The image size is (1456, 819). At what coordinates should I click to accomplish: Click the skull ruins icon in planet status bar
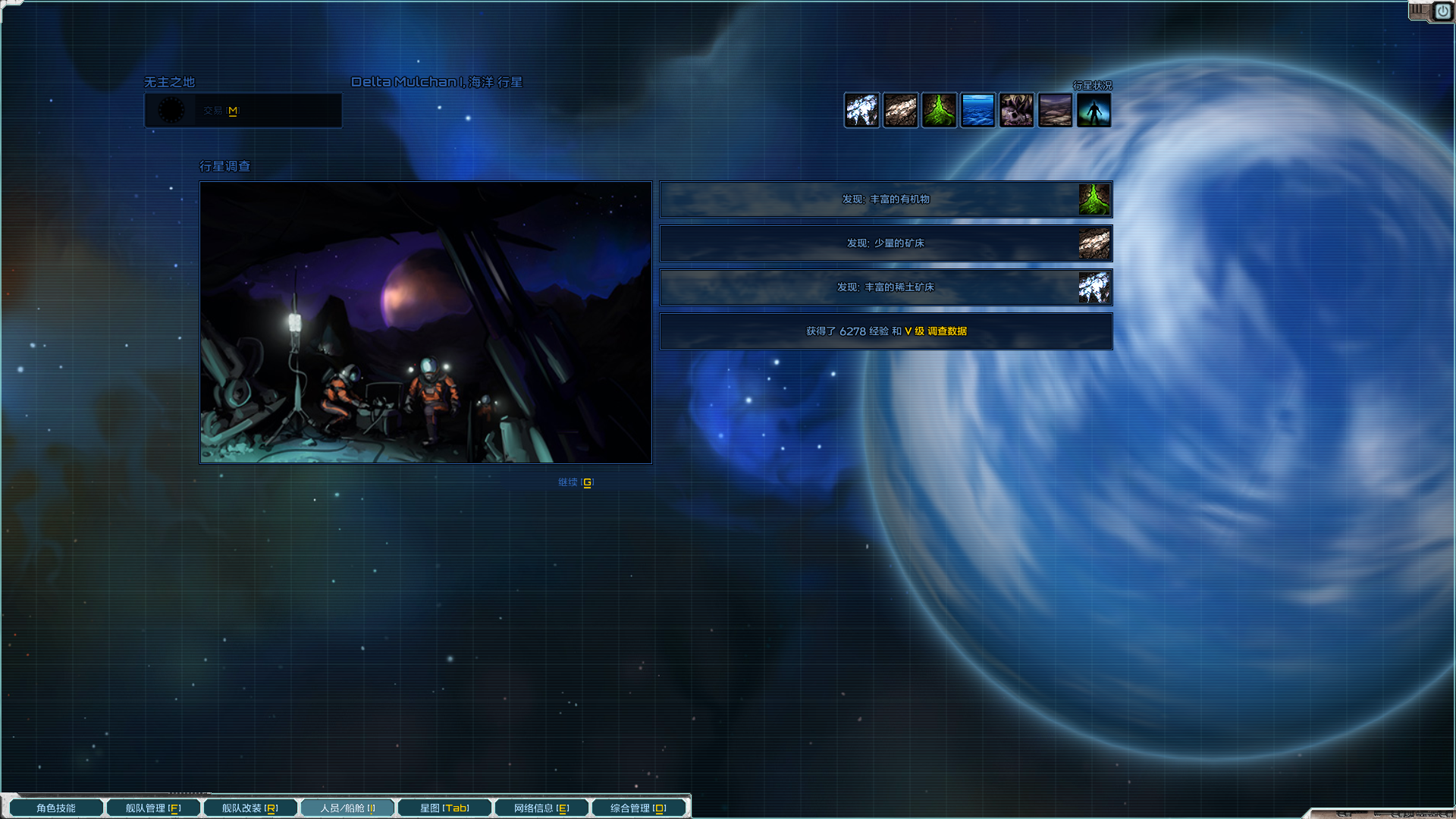pyautogui.click(x=1016, y=110)
